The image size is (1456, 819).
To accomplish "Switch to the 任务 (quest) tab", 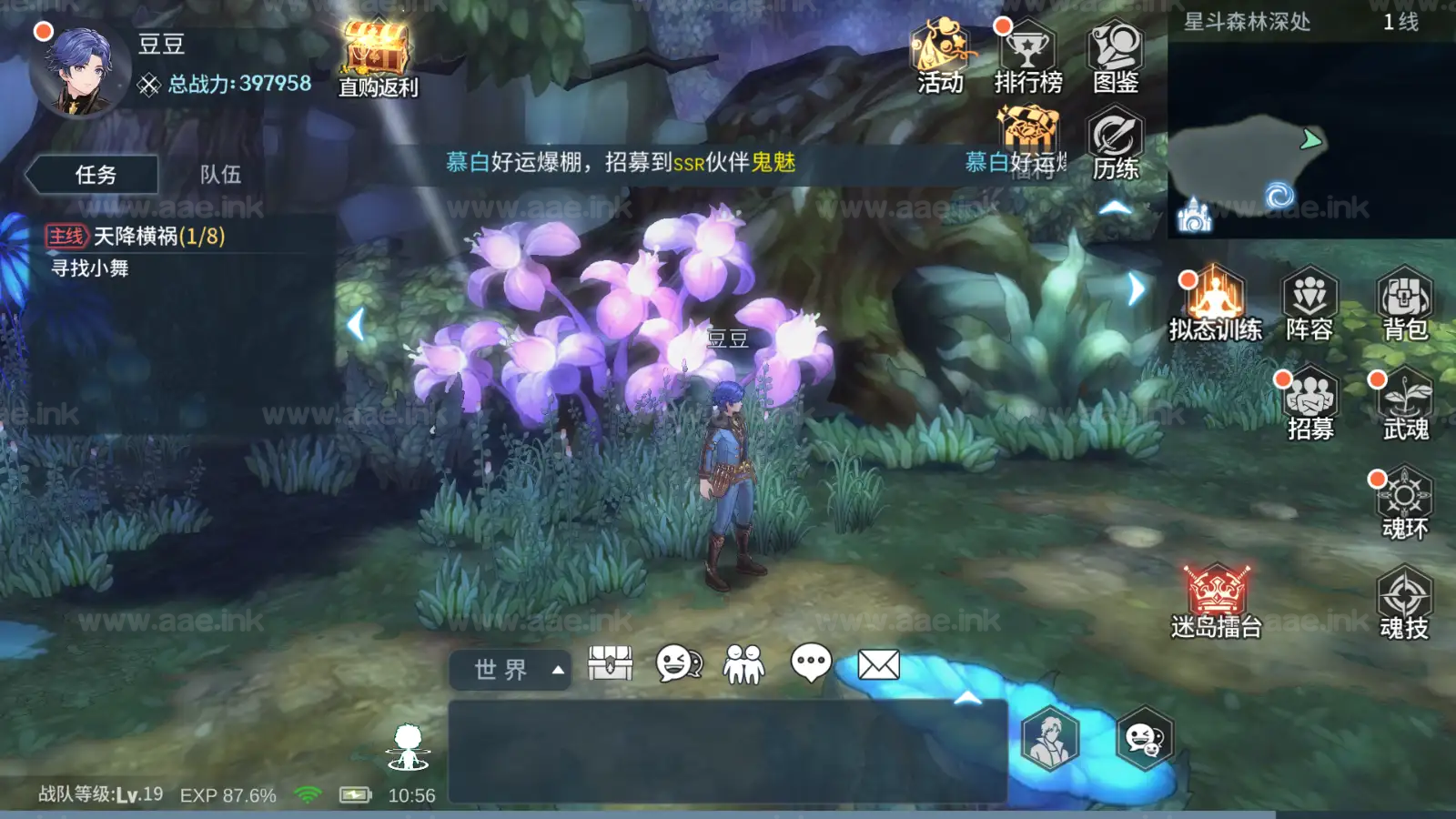I will tap(94, 175).
